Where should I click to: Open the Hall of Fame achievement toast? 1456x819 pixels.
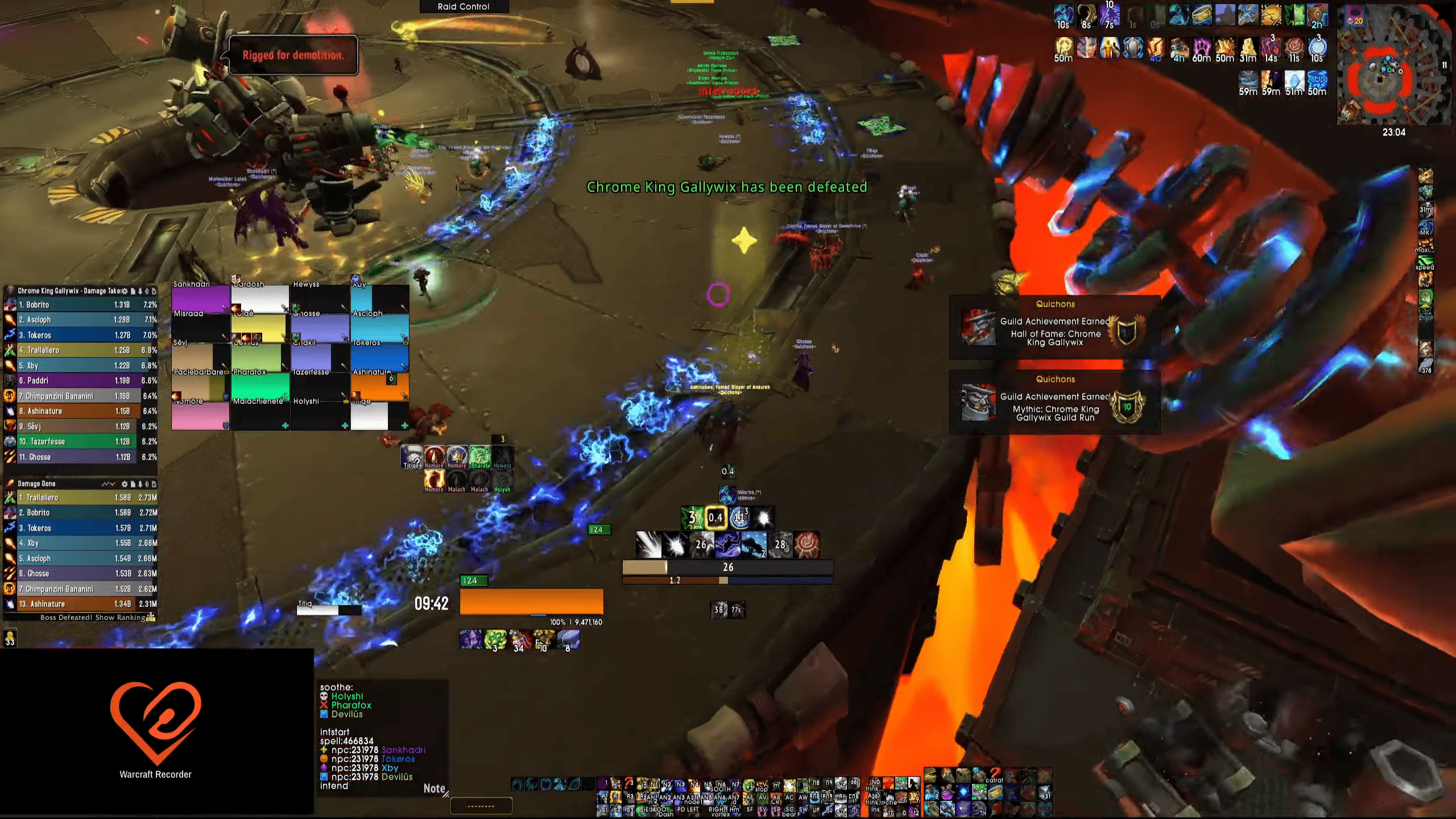[1054, 328]
